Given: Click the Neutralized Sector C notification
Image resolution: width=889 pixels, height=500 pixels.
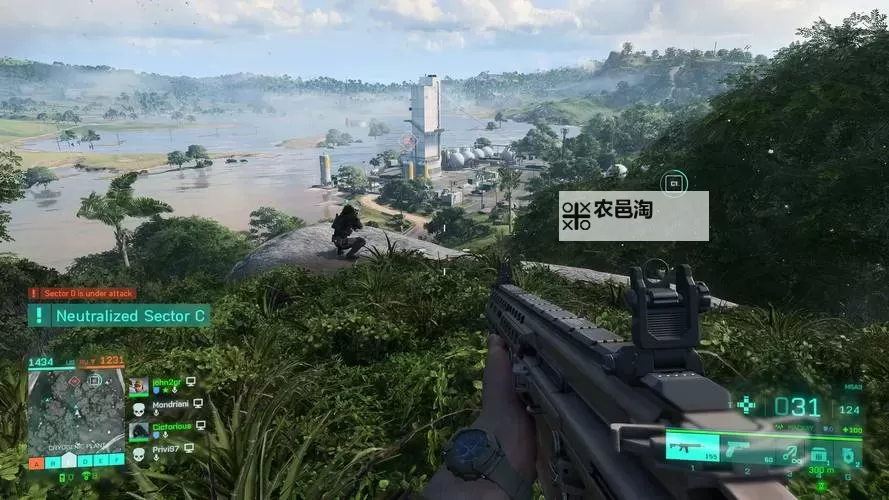Looking at the screenshot, I should (x=119, y=316).
